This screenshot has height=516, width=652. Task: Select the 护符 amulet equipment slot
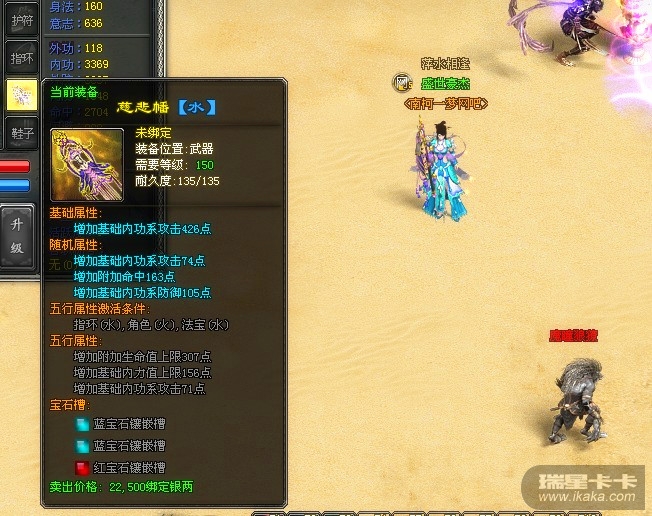[x=22, y=19]
